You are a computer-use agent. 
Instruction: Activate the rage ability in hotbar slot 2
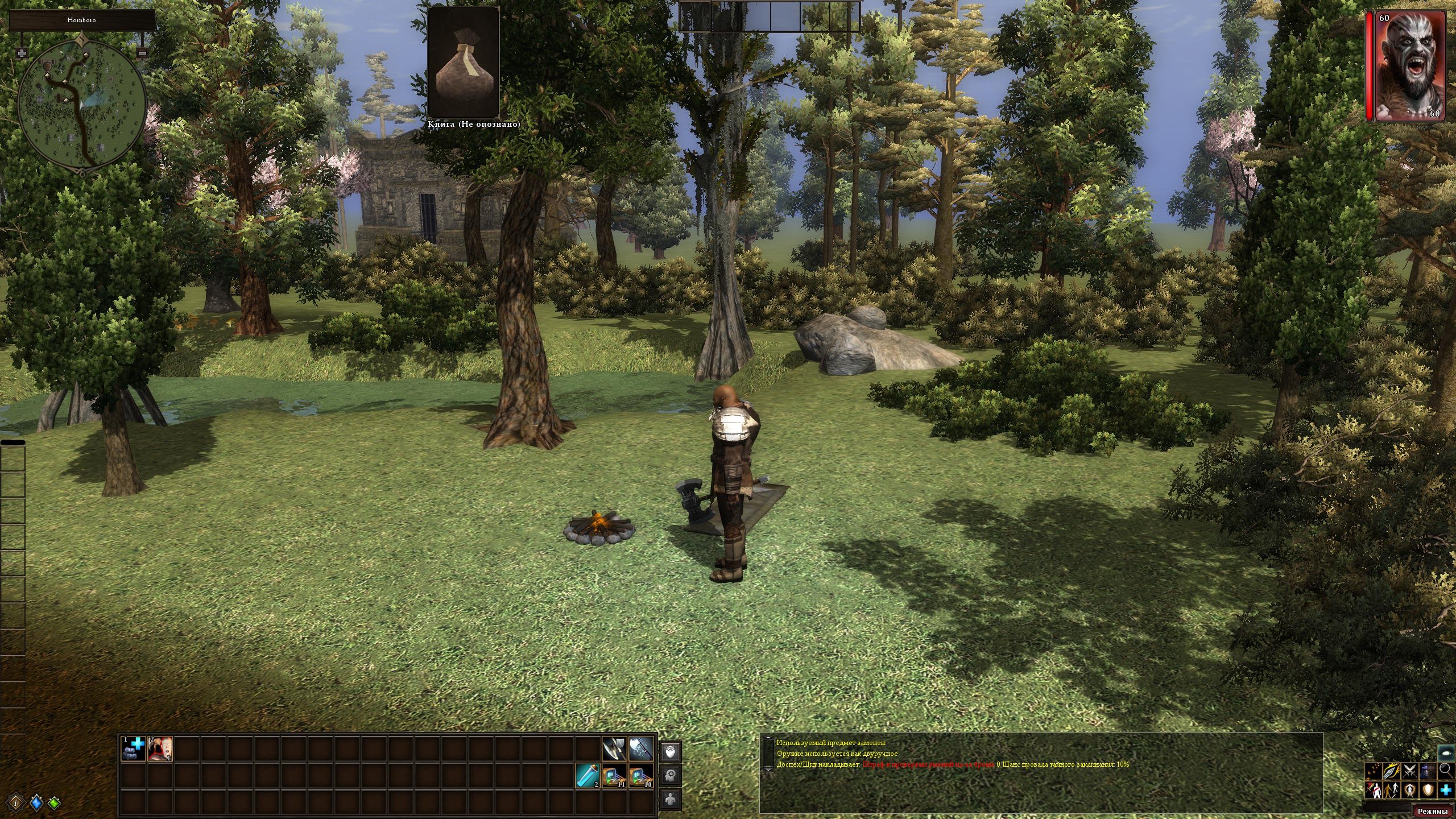coord(160,748)
